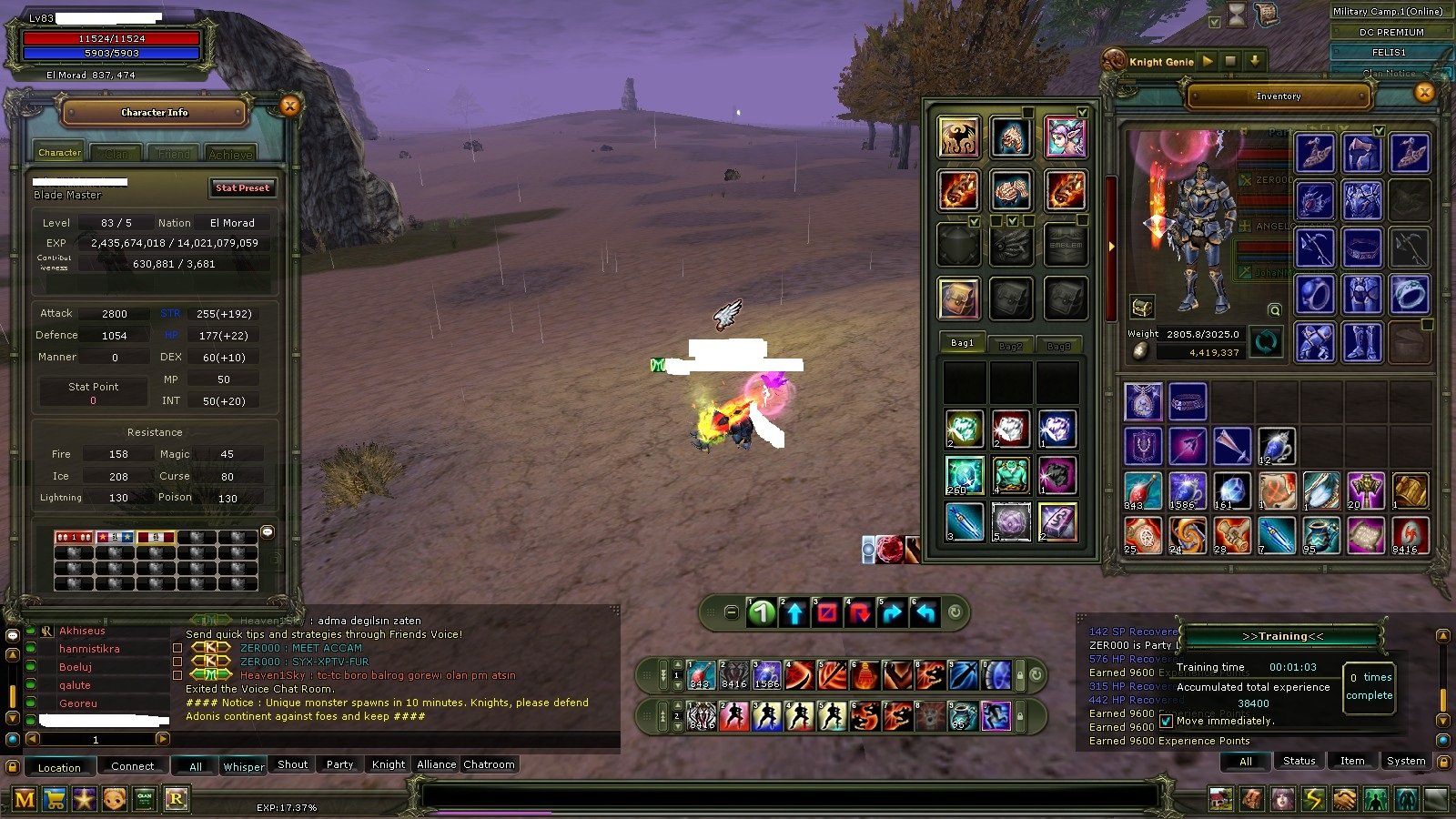Open the Bag2 tab

pyautogui.click(x=1010, y=346)
